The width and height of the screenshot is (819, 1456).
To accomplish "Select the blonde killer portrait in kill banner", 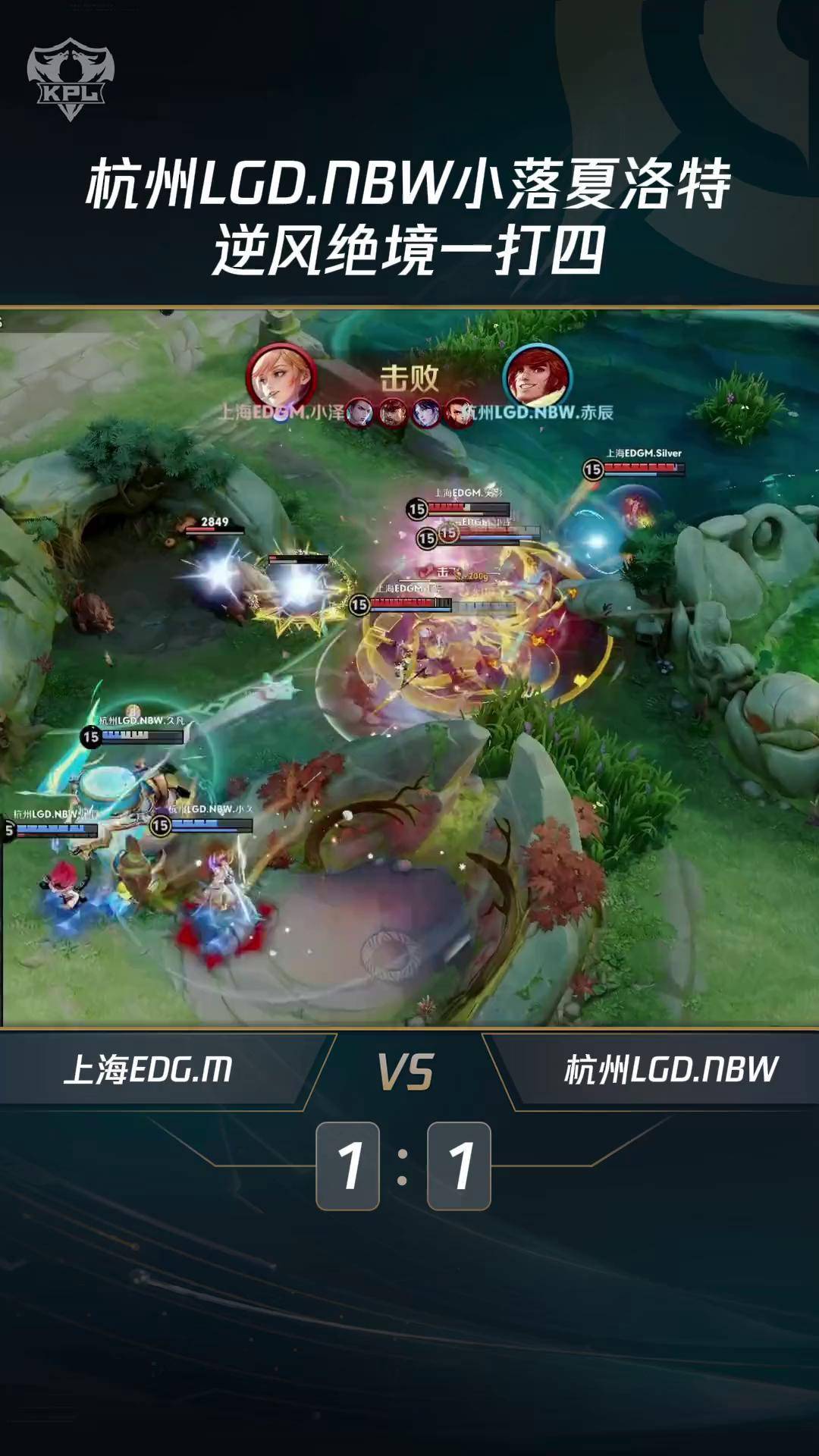I will [281, 377].
